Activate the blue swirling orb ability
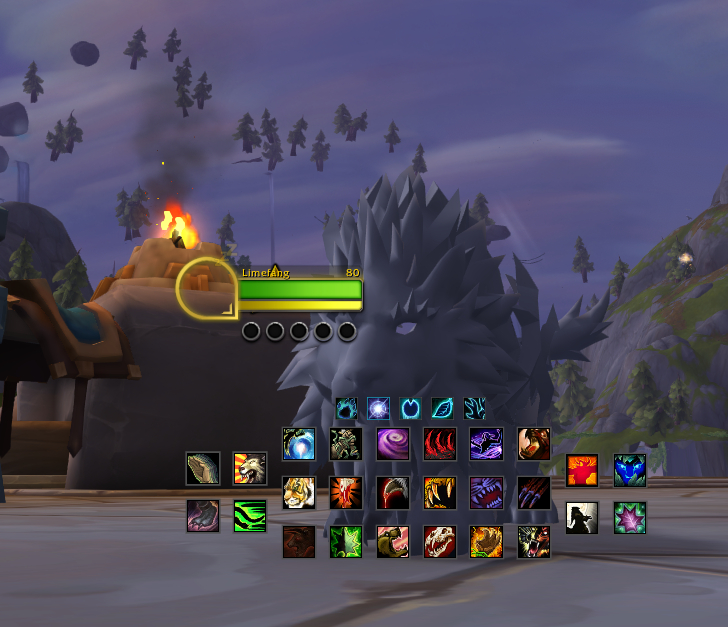 [x=299, y=443]
